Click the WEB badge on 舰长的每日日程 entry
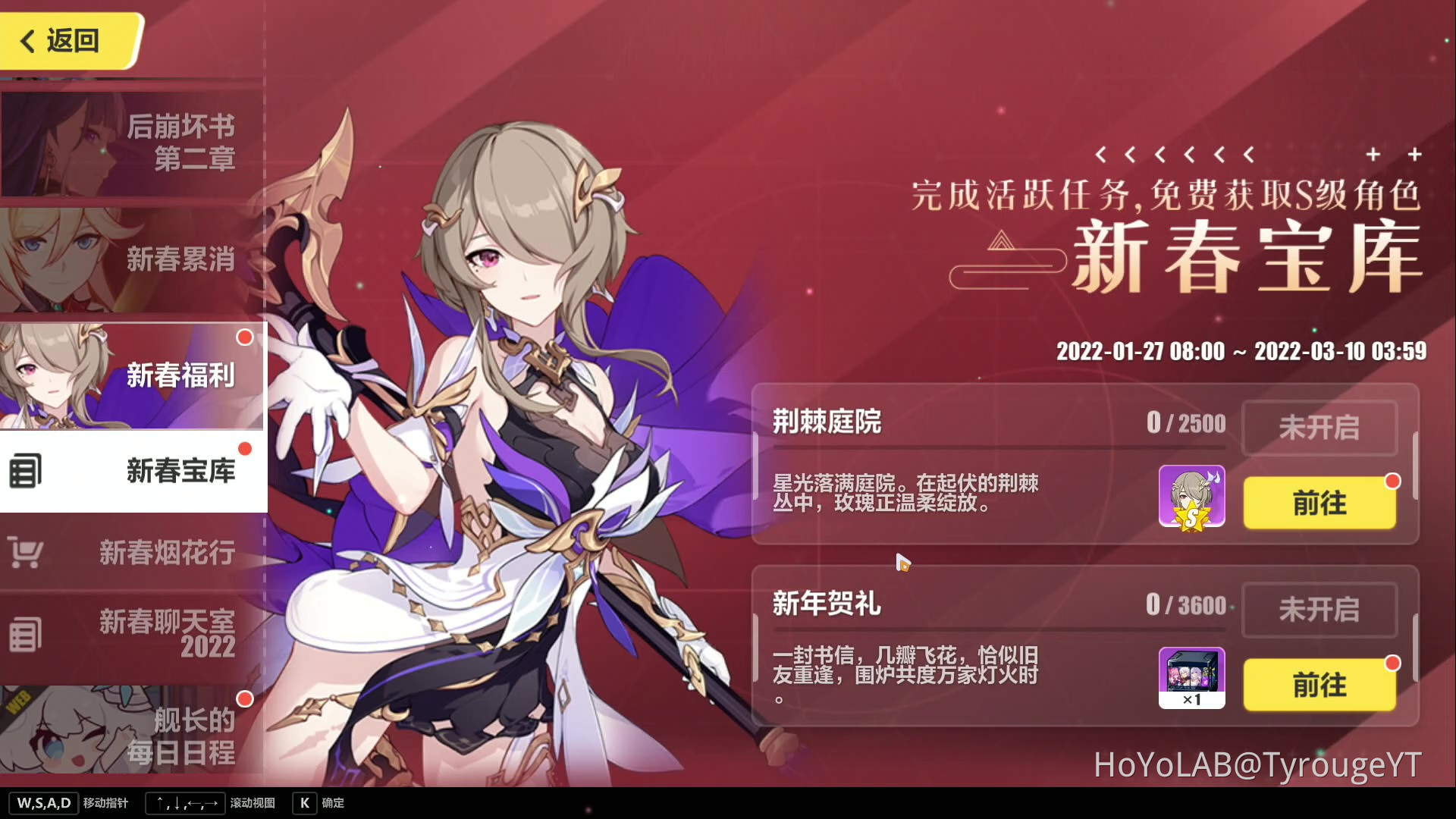This screenshot has height=819, width=1456. tap(17, 701)
